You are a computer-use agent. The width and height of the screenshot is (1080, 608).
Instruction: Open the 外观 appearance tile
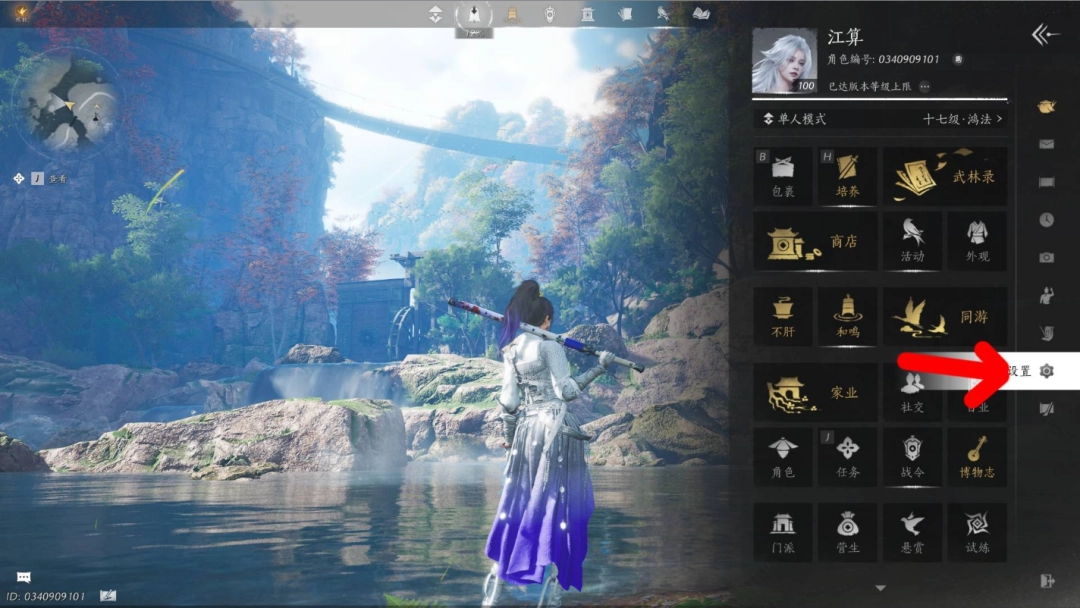point(977,241)
